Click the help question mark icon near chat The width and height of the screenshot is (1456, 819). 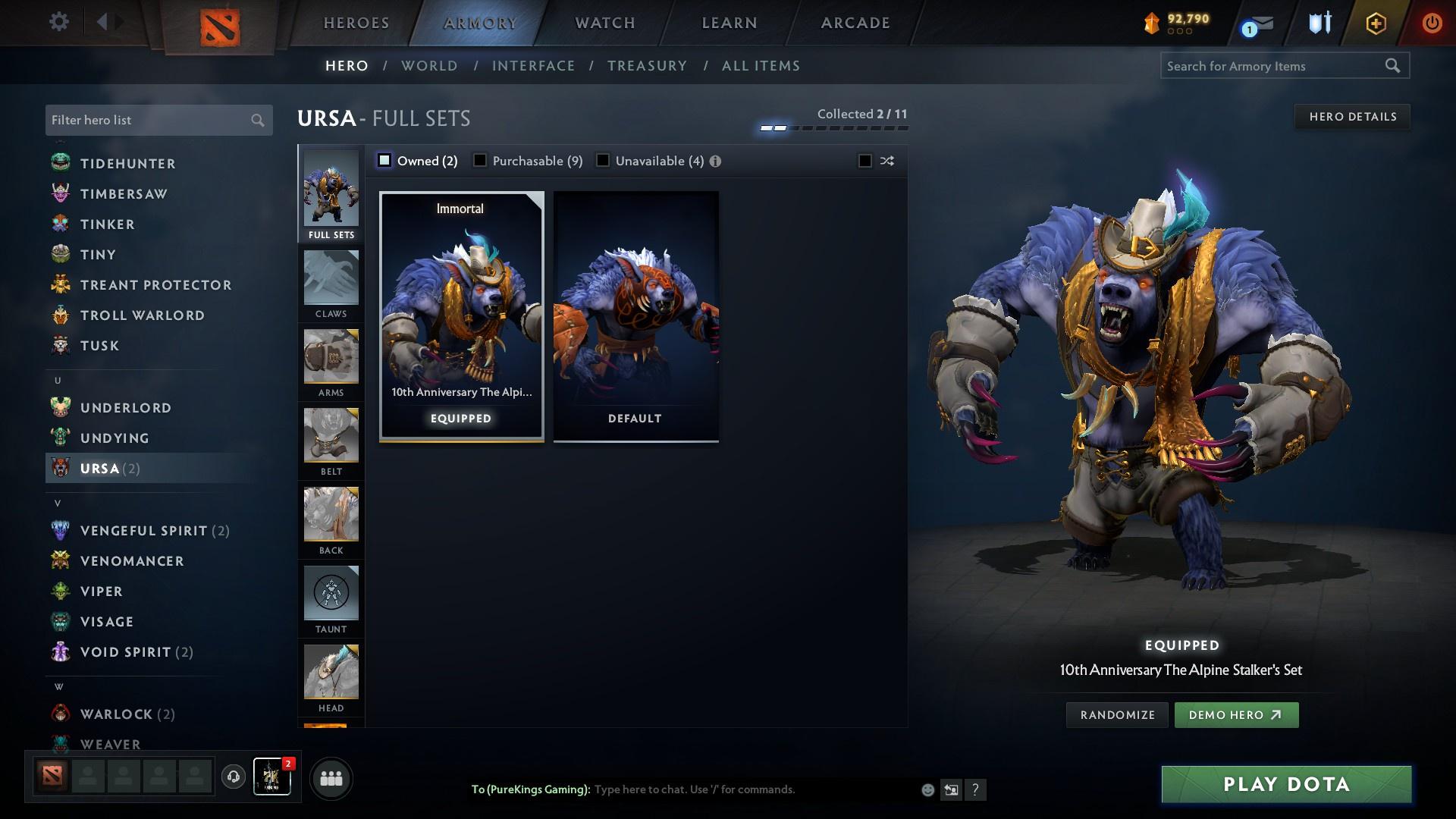[x=975, y=789]
